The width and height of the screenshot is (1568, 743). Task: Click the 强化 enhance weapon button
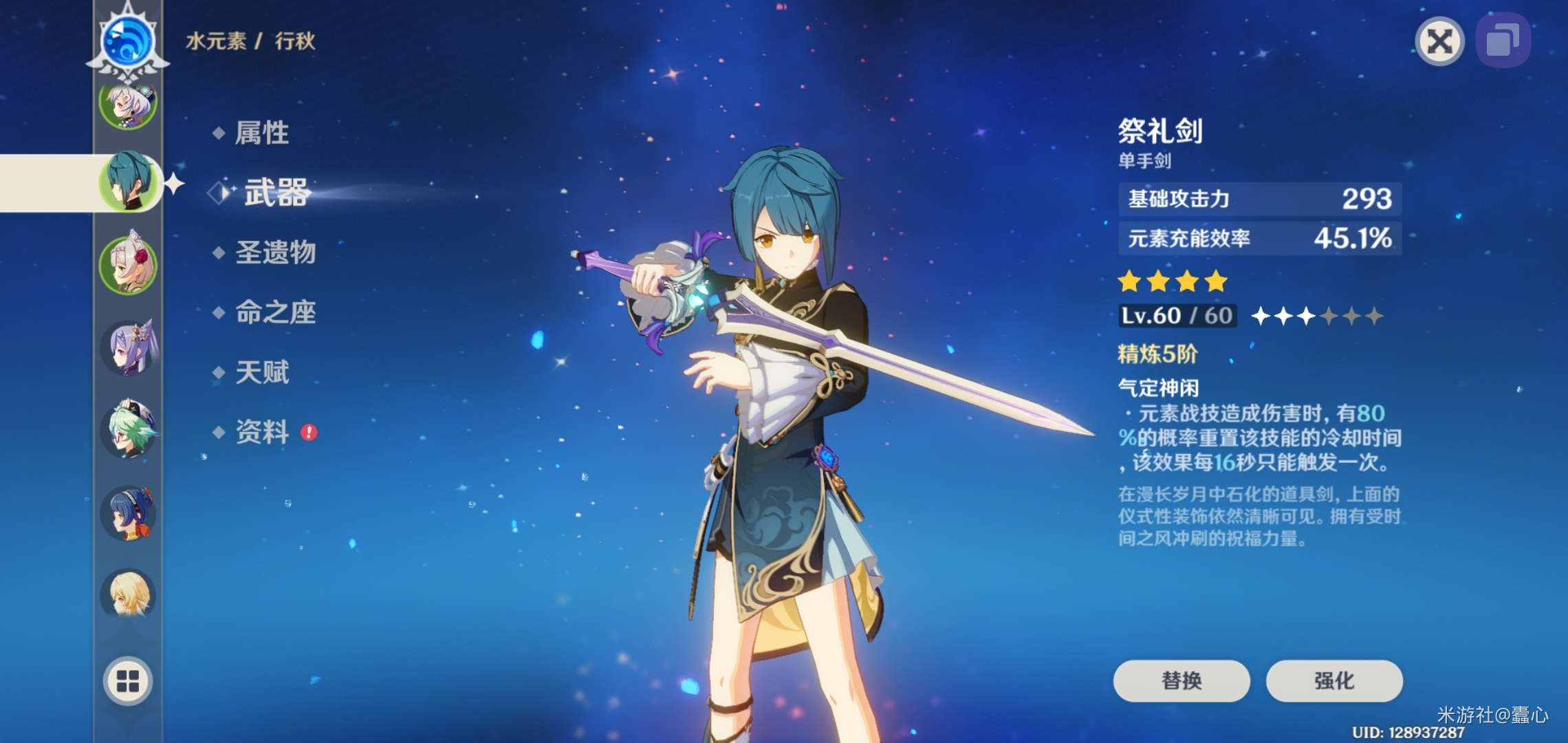click(1333, 680)
